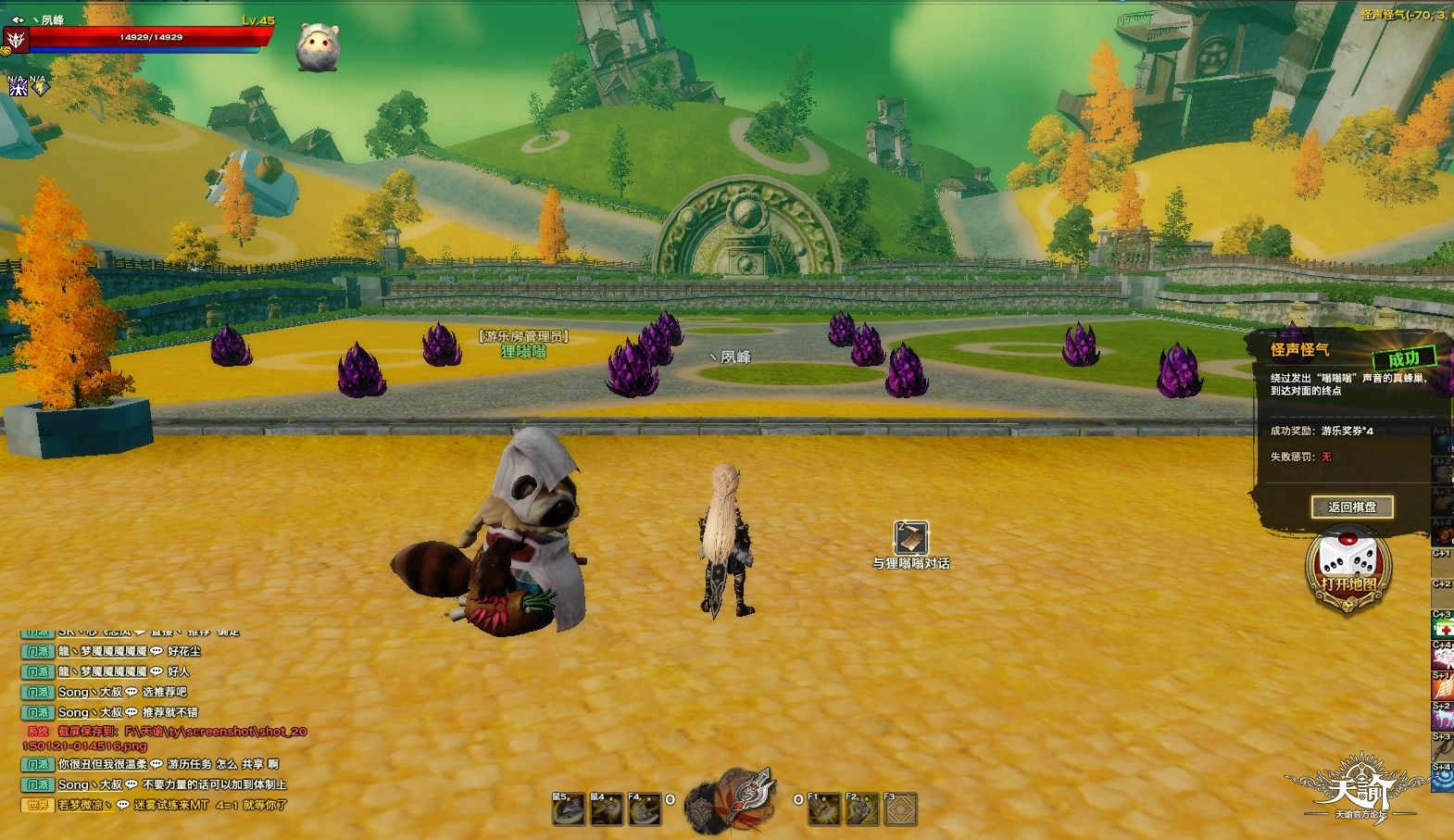This screenshot has height=840, width=1454.
Task: Trigger the F4 axe skill
Action: [645, 809]
